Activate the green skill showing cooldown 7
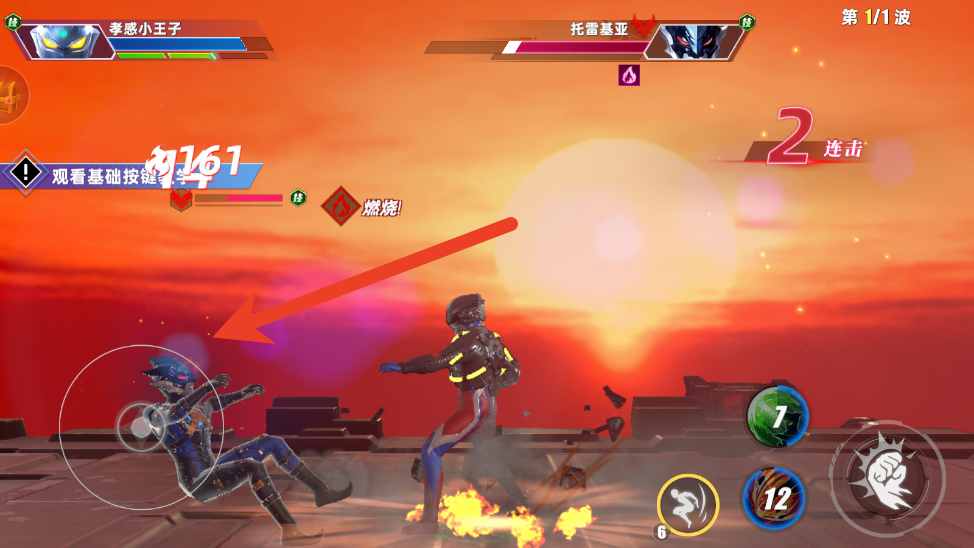This screenshot has height=548, width=974. point(778,414)
